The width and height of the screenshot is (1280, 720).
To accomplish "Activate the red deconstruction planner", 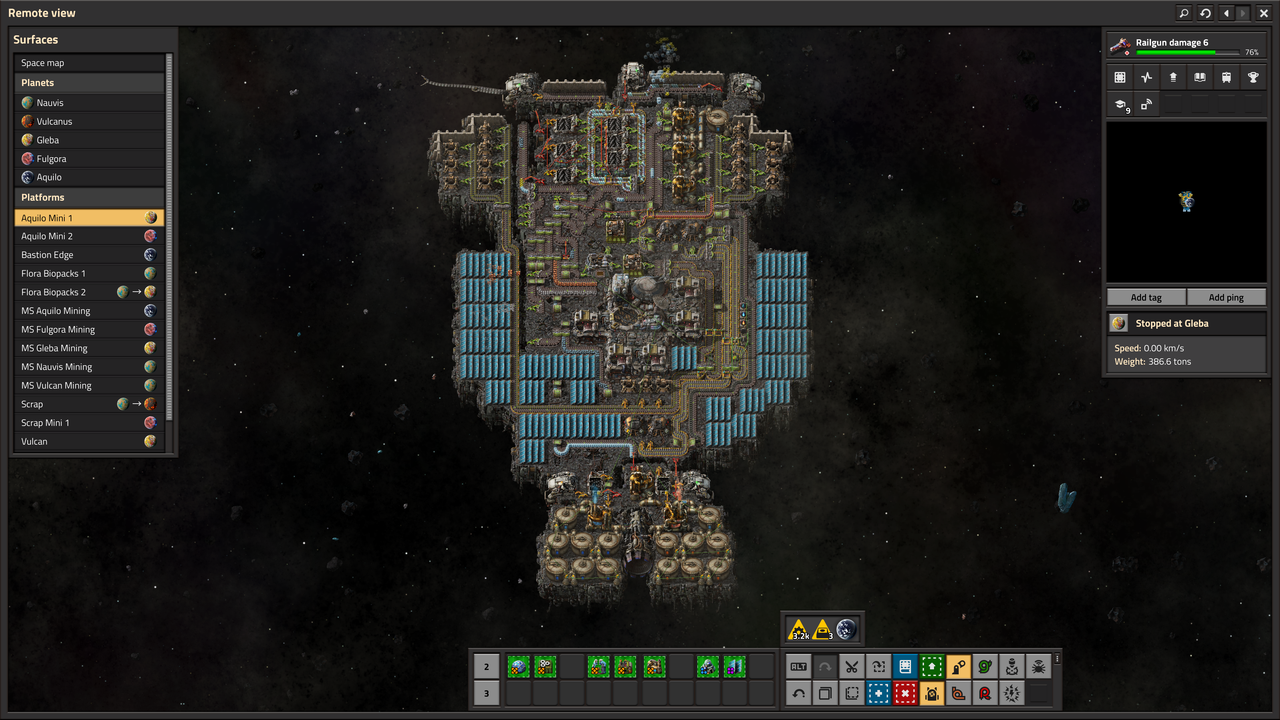I will pos(905,693).
